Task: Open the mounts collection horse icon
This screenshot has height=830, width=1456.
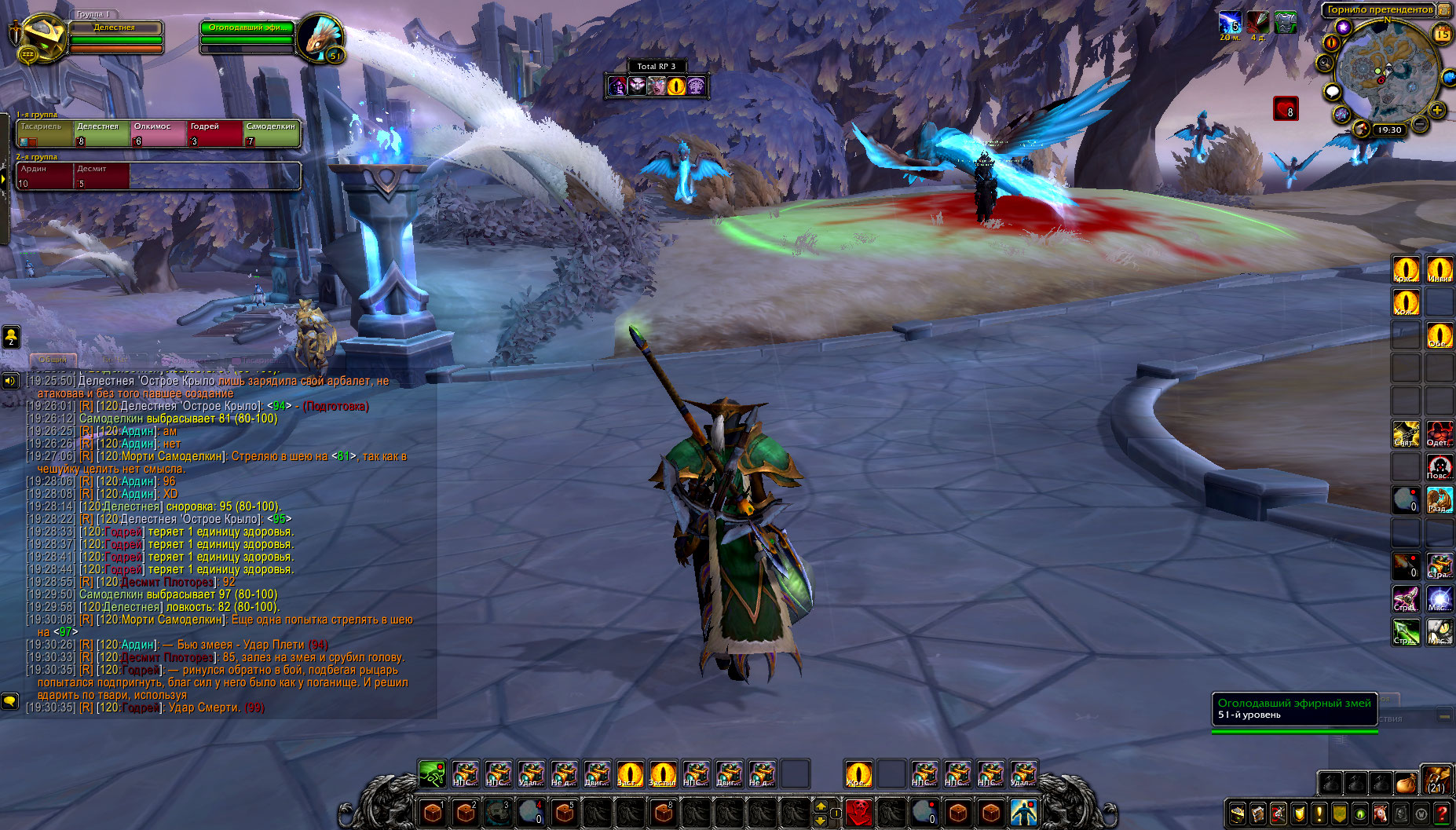Action: [1381, 814]
